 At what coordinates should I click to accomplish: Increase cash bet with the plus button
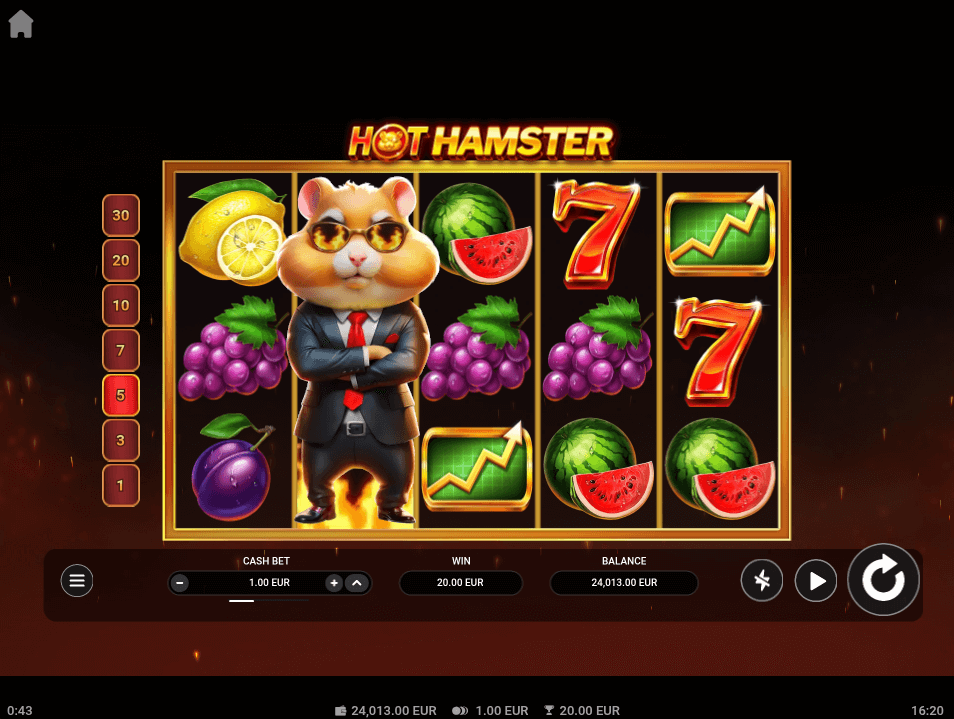click(334, 583)
